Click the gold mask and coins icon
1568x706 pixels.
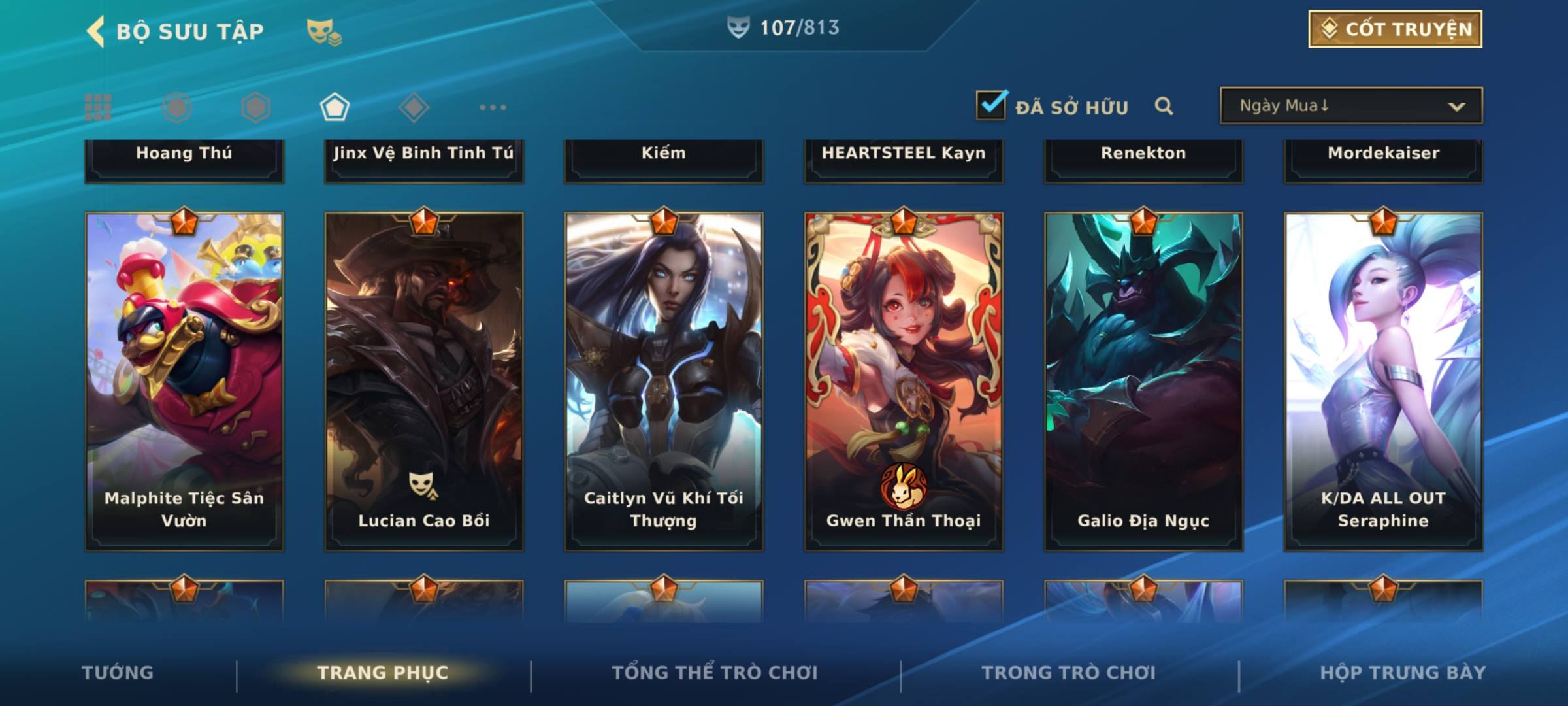click(324, 32)
